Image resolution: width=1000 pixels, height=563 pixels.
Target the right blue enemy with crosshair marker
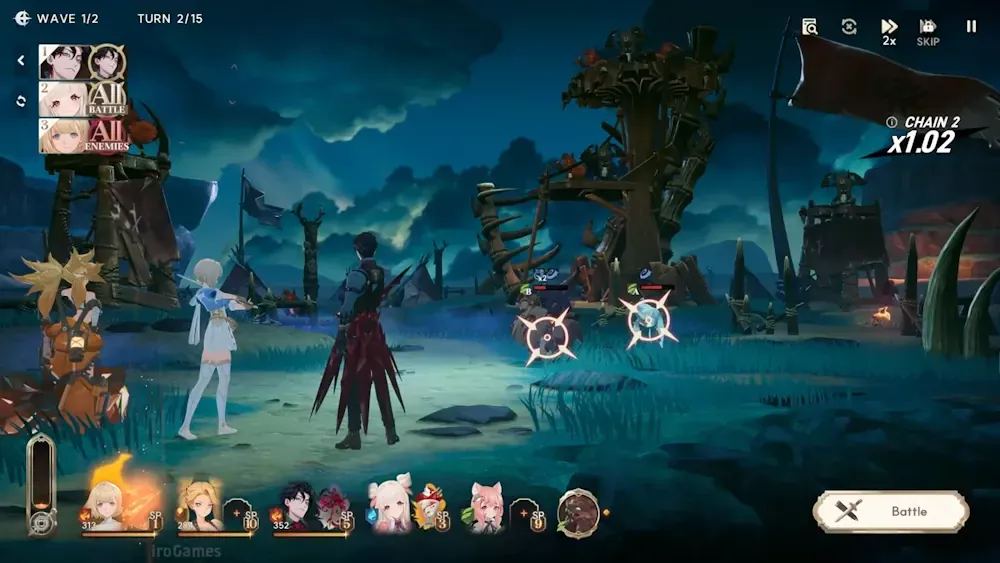647,320
